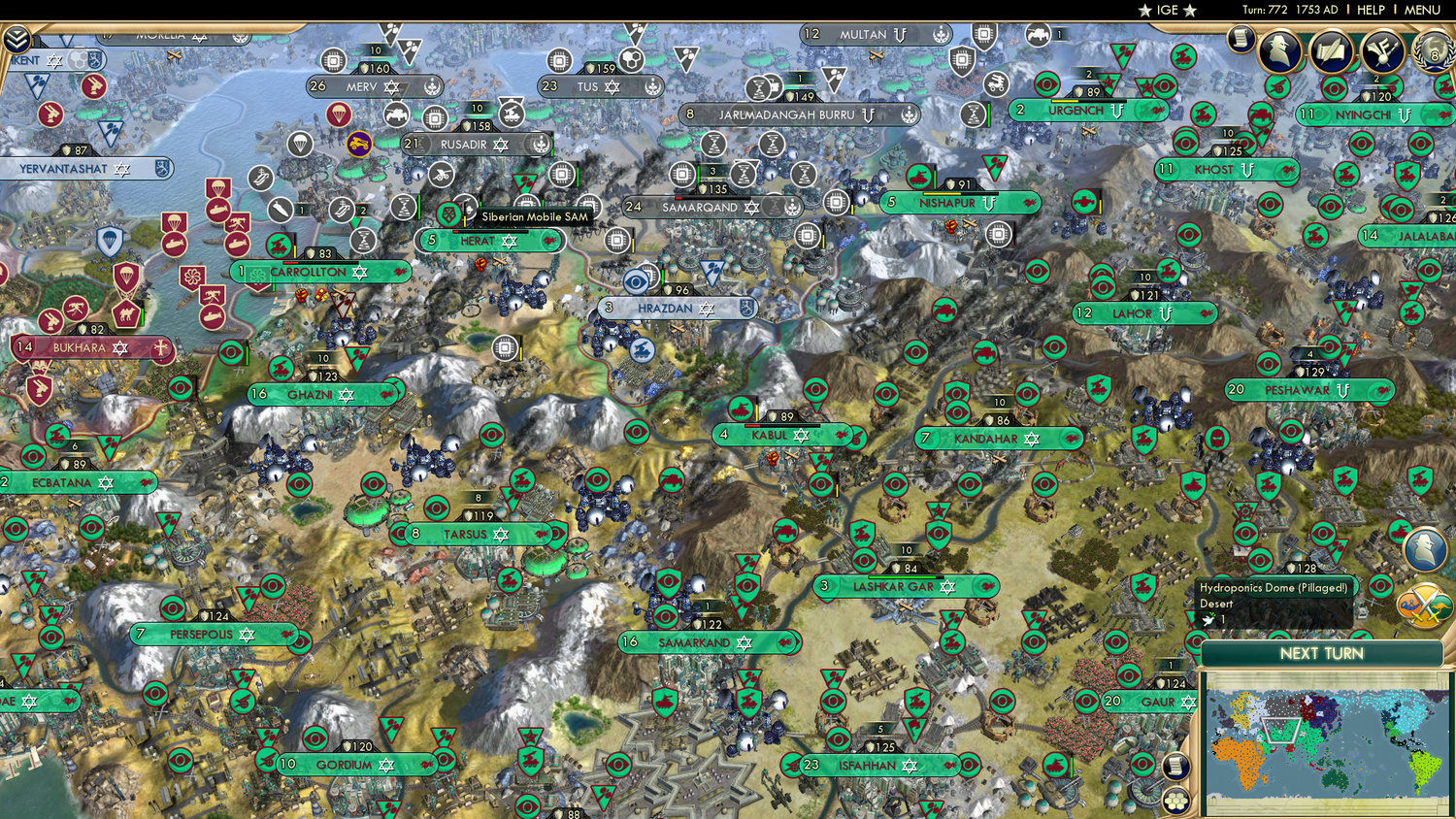This screenshot has width=1456, height=819.
Task: Open the MENU at the top right
Action: [1420, 9]
